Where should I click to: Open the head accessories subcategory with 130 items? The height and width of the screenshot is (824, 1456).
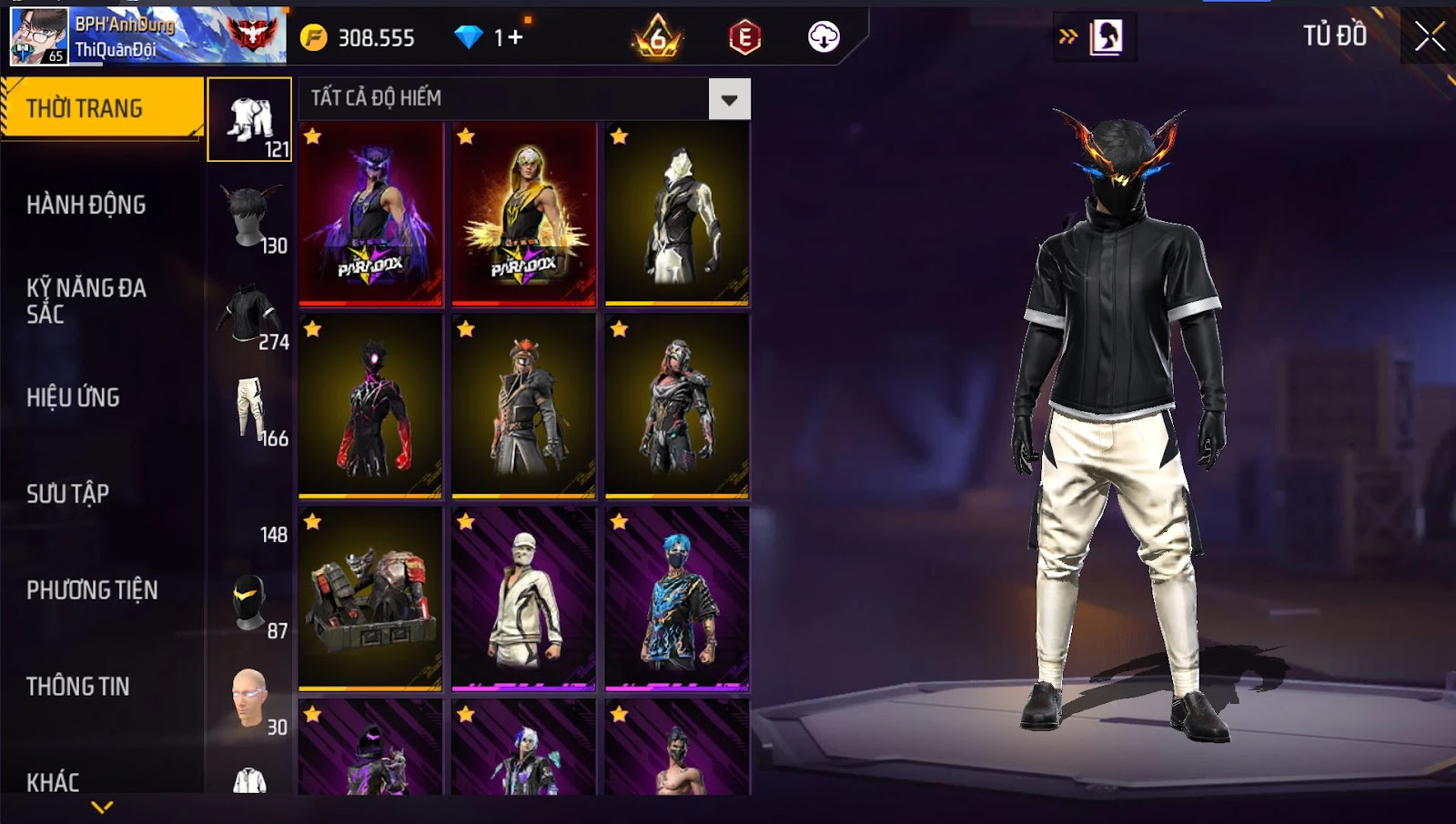point(250,218)
